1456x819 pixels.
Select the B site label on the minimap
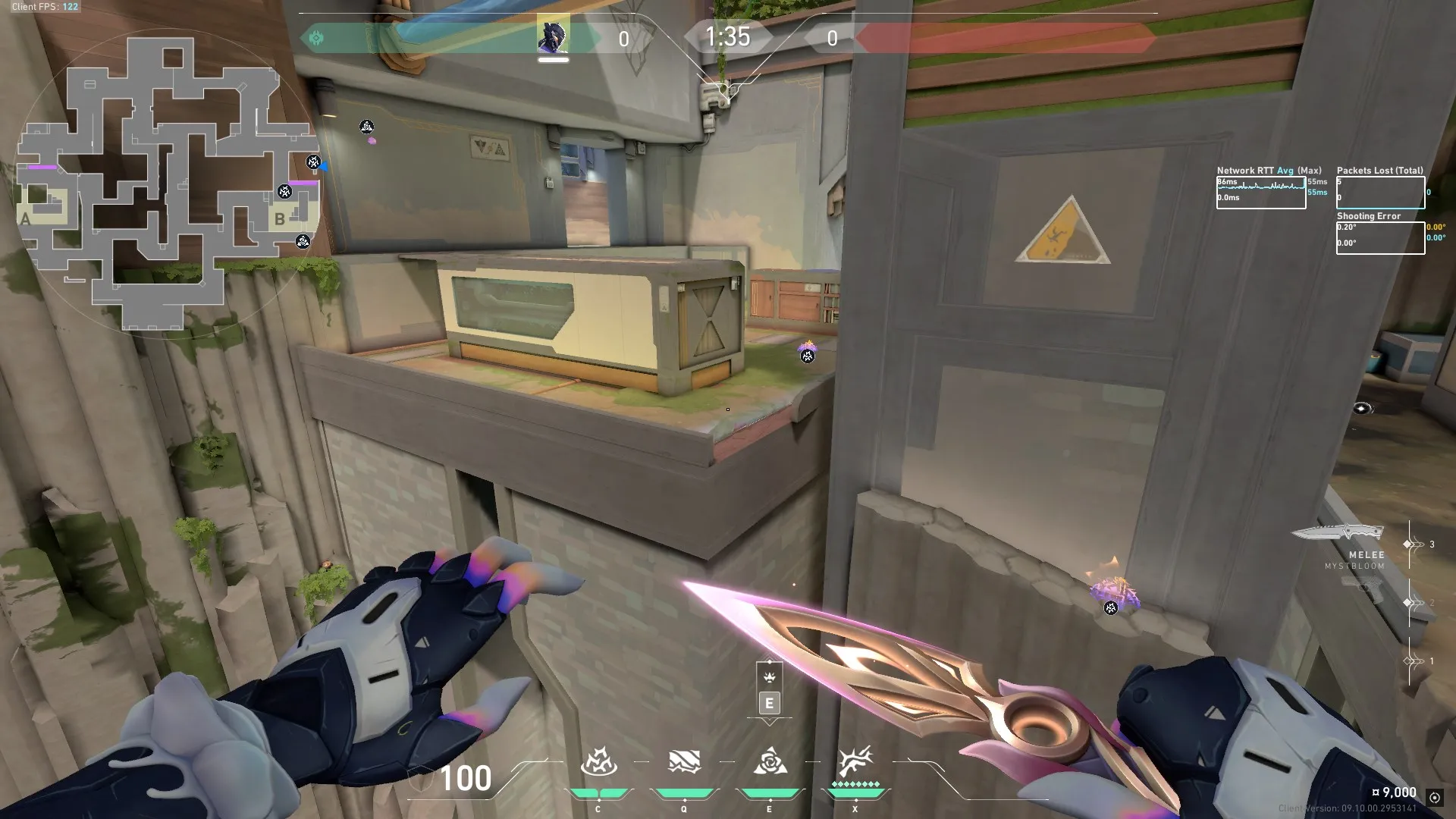point(280,219)
